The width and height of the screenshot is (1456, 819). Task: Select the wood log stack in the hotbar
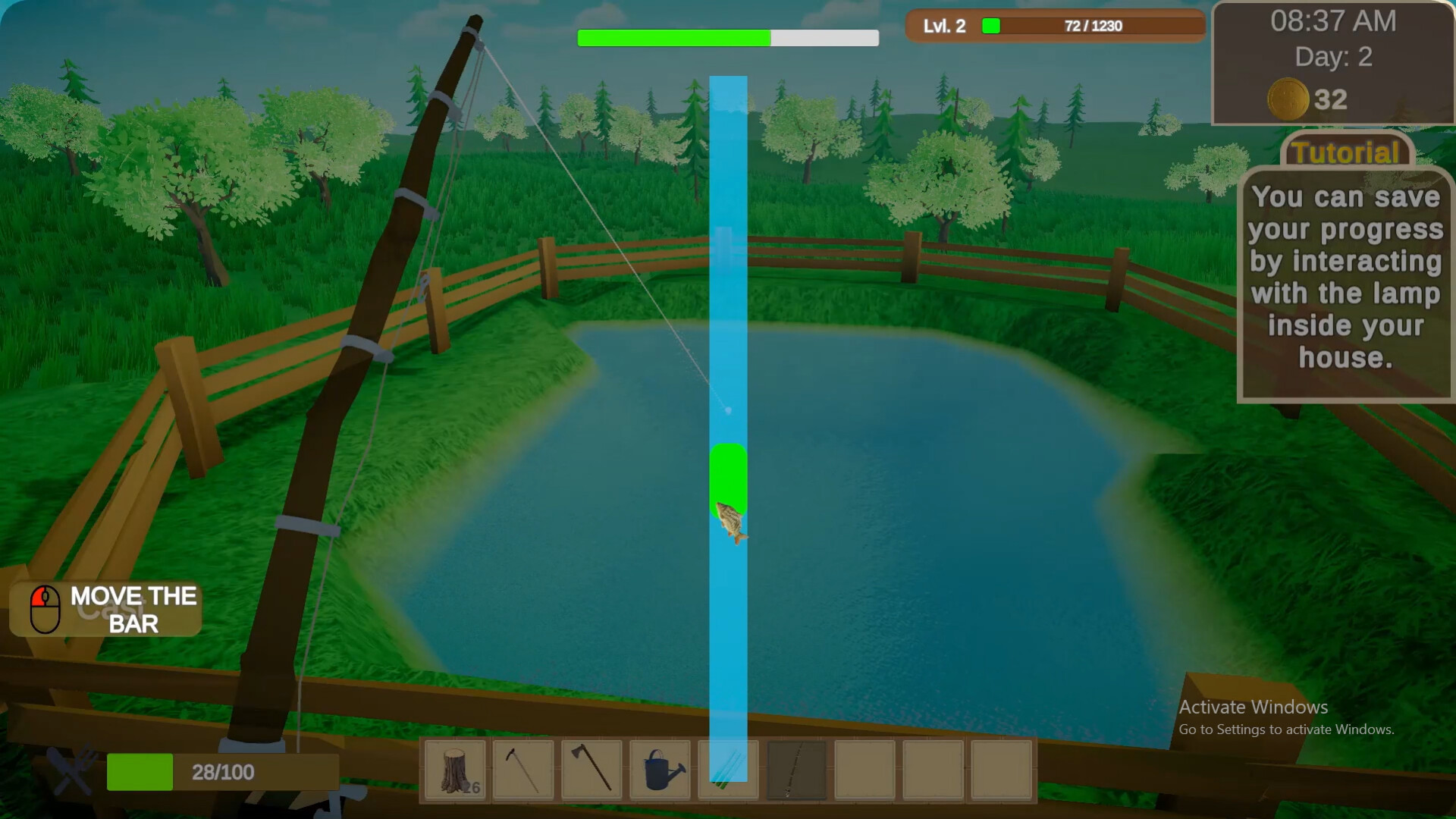point(453,770)
